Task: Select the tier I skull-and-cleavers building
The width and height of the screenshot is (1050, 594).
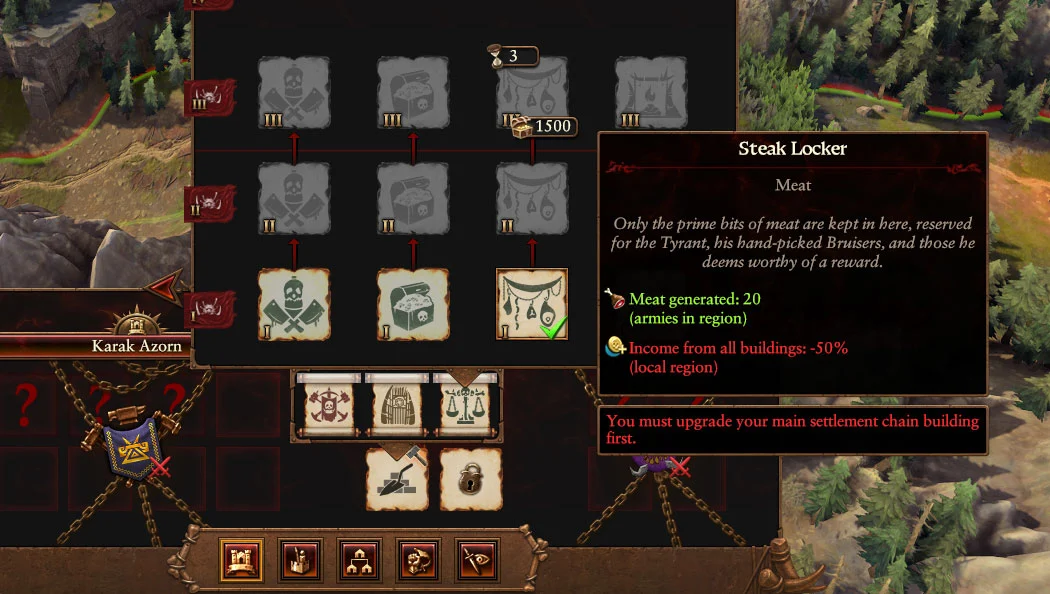Action: 294,304
